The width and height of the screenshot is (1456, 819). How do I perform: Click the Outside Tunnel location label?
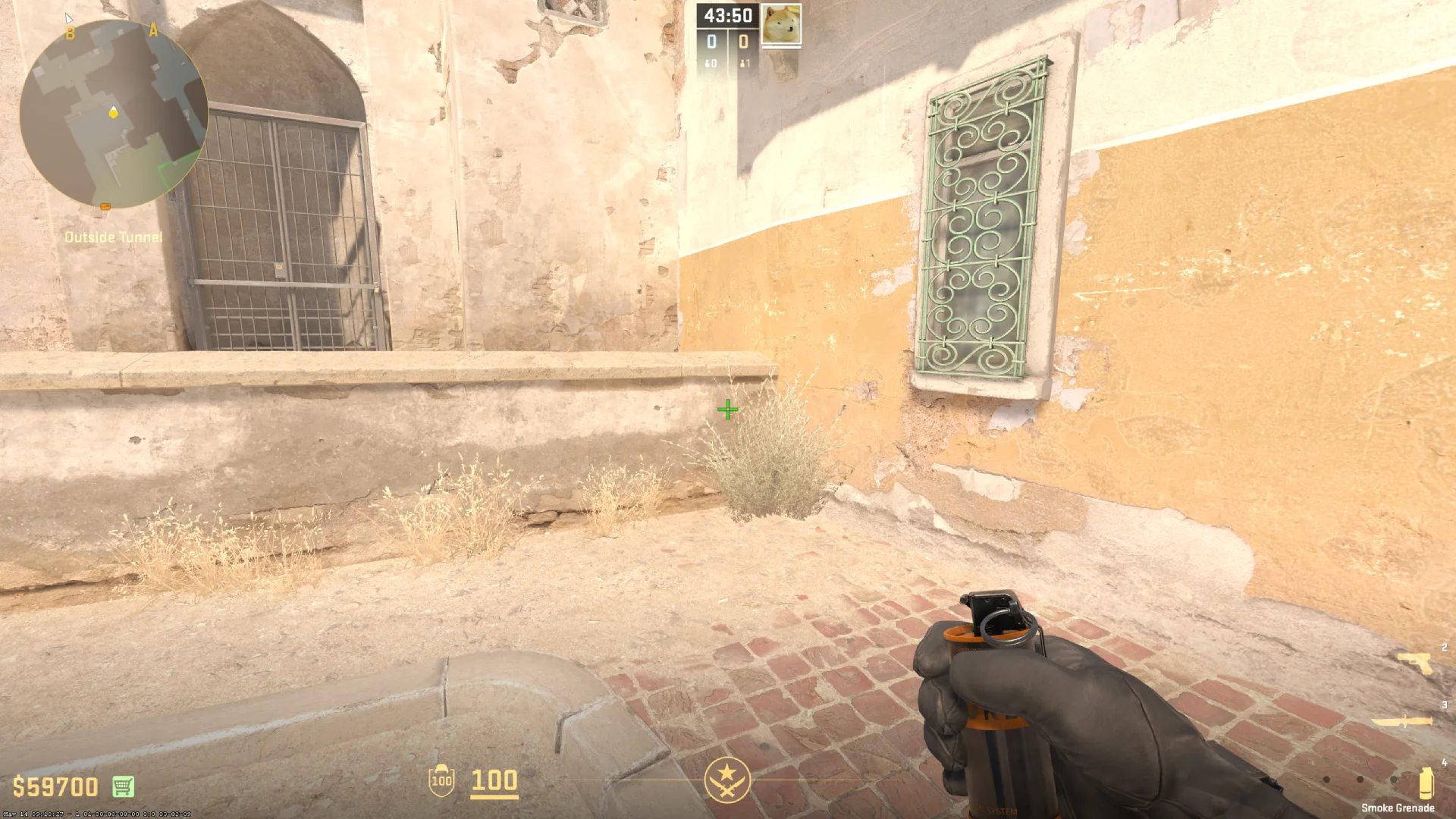click(x=113, y=237)
